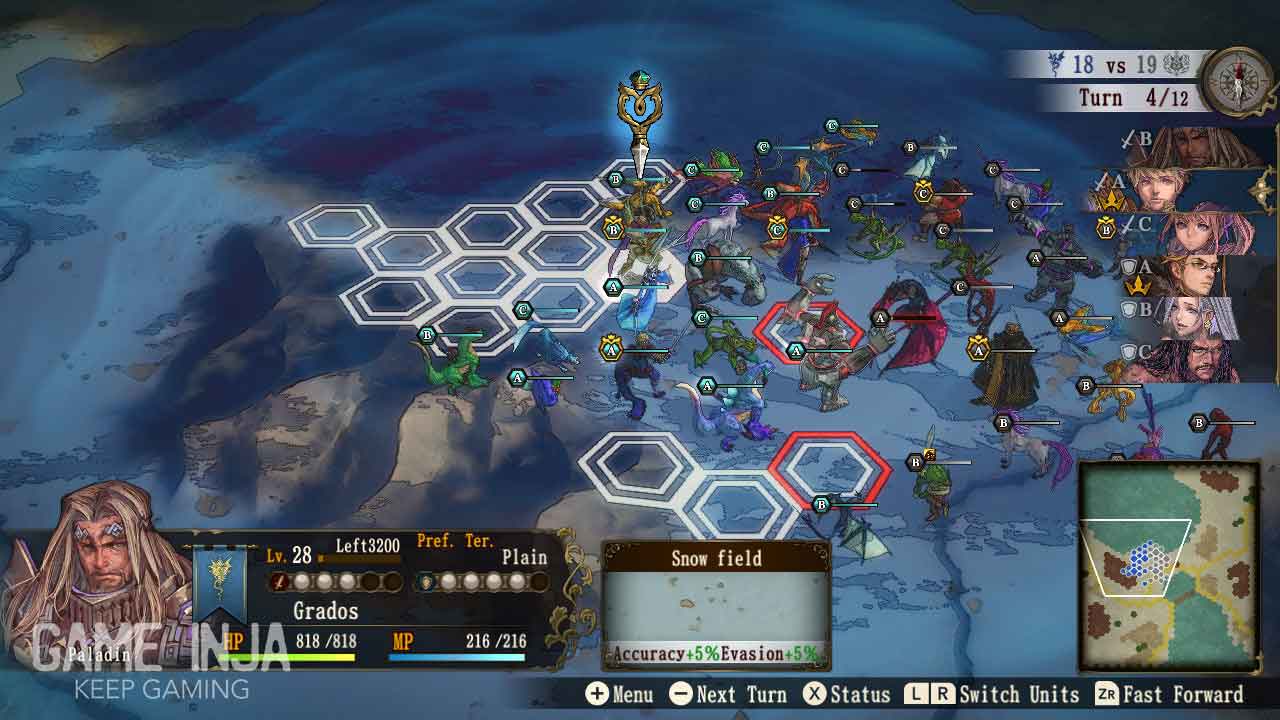Click the compass in the corner

tap(1237, 81)
